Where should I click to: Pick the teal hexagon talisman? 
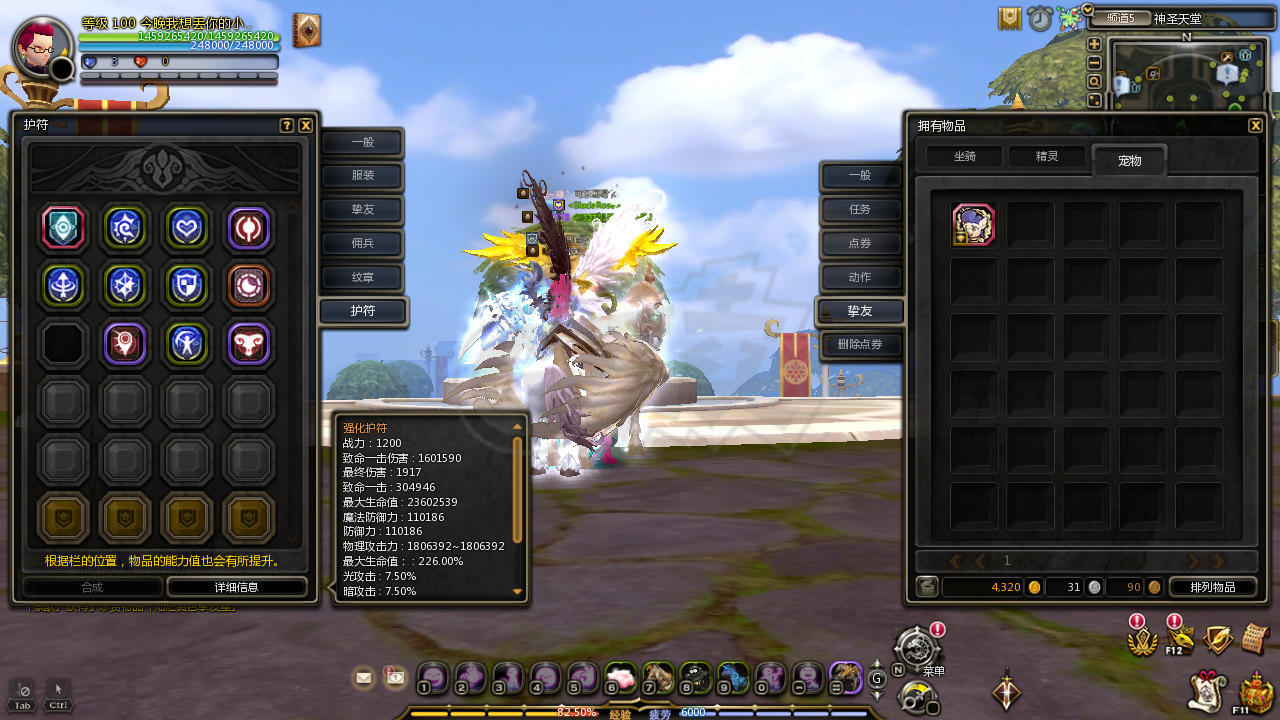point(63,228)
